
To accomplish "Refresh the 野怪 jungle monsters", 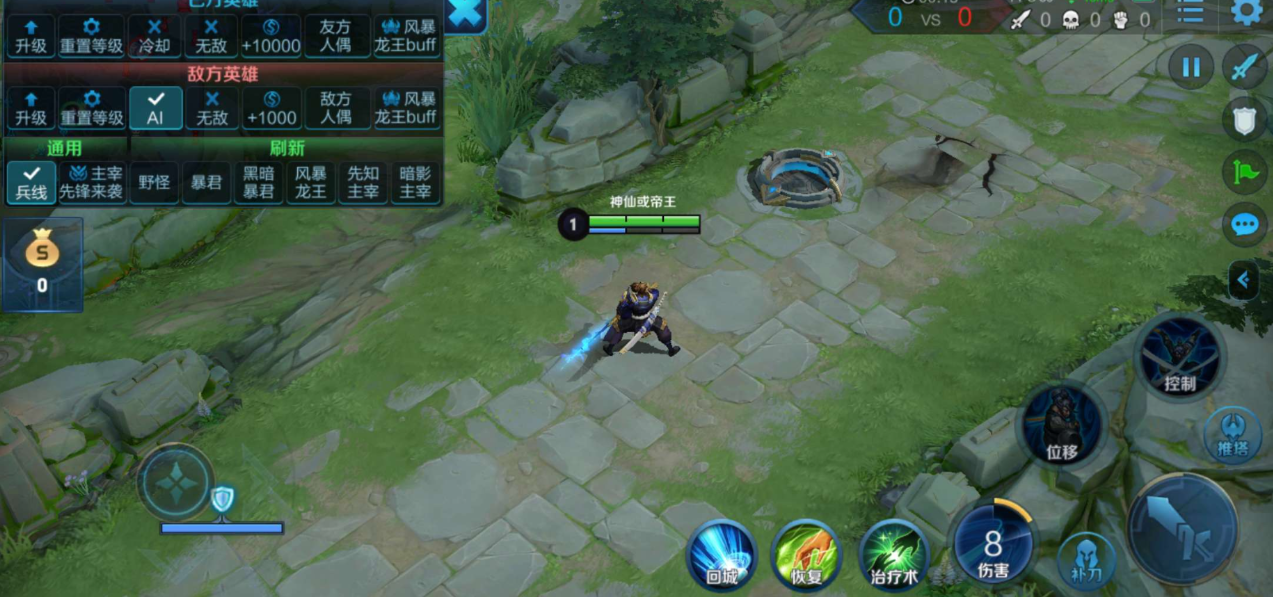I will [154, 183].
